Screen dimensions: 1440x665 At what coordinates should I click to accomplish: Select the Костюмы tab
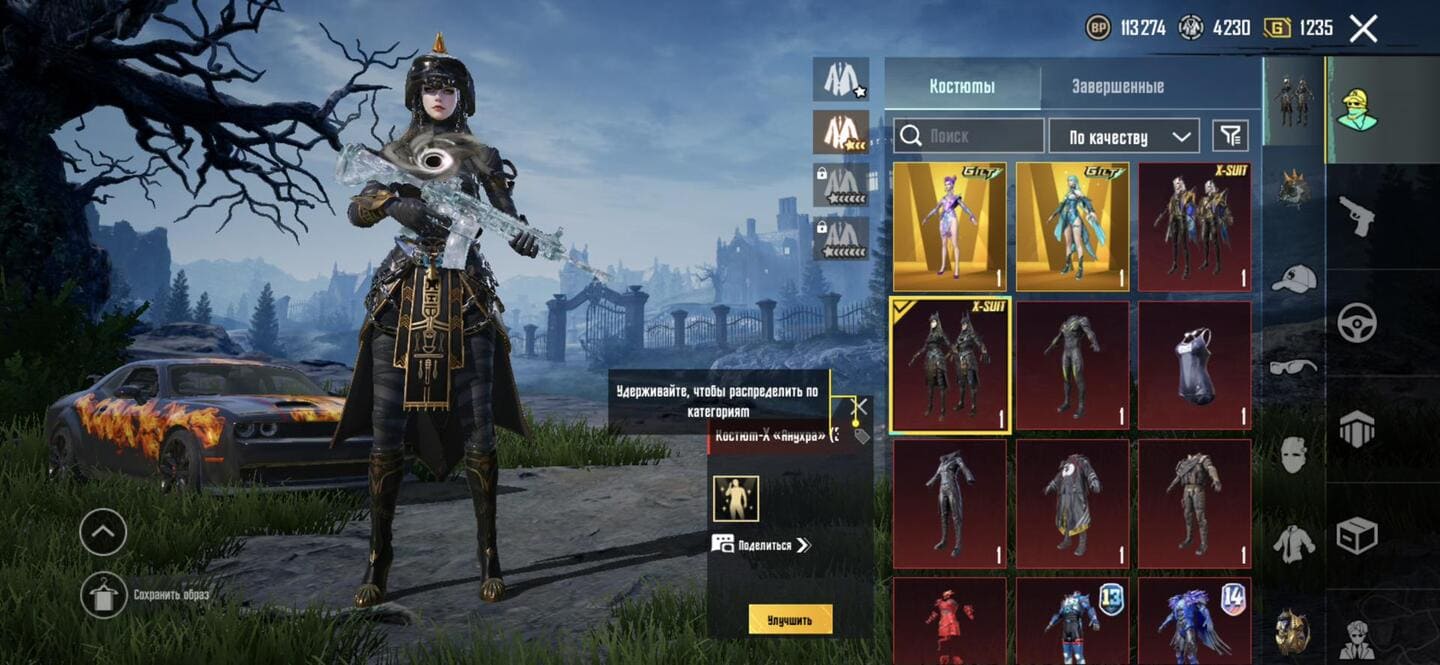[962, 86]
